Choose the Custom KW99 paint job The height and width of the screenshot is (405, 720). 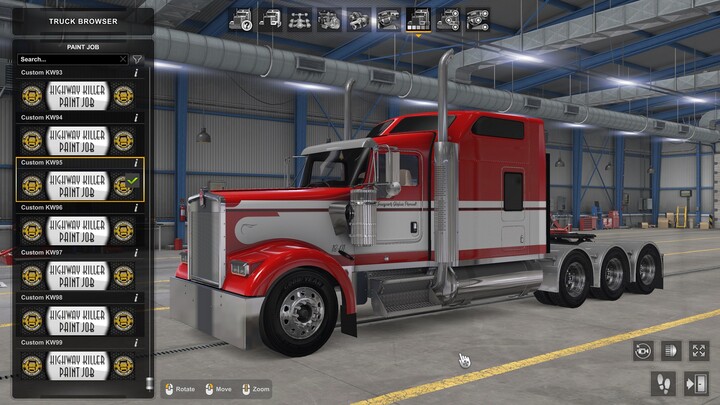click(78, 364)
